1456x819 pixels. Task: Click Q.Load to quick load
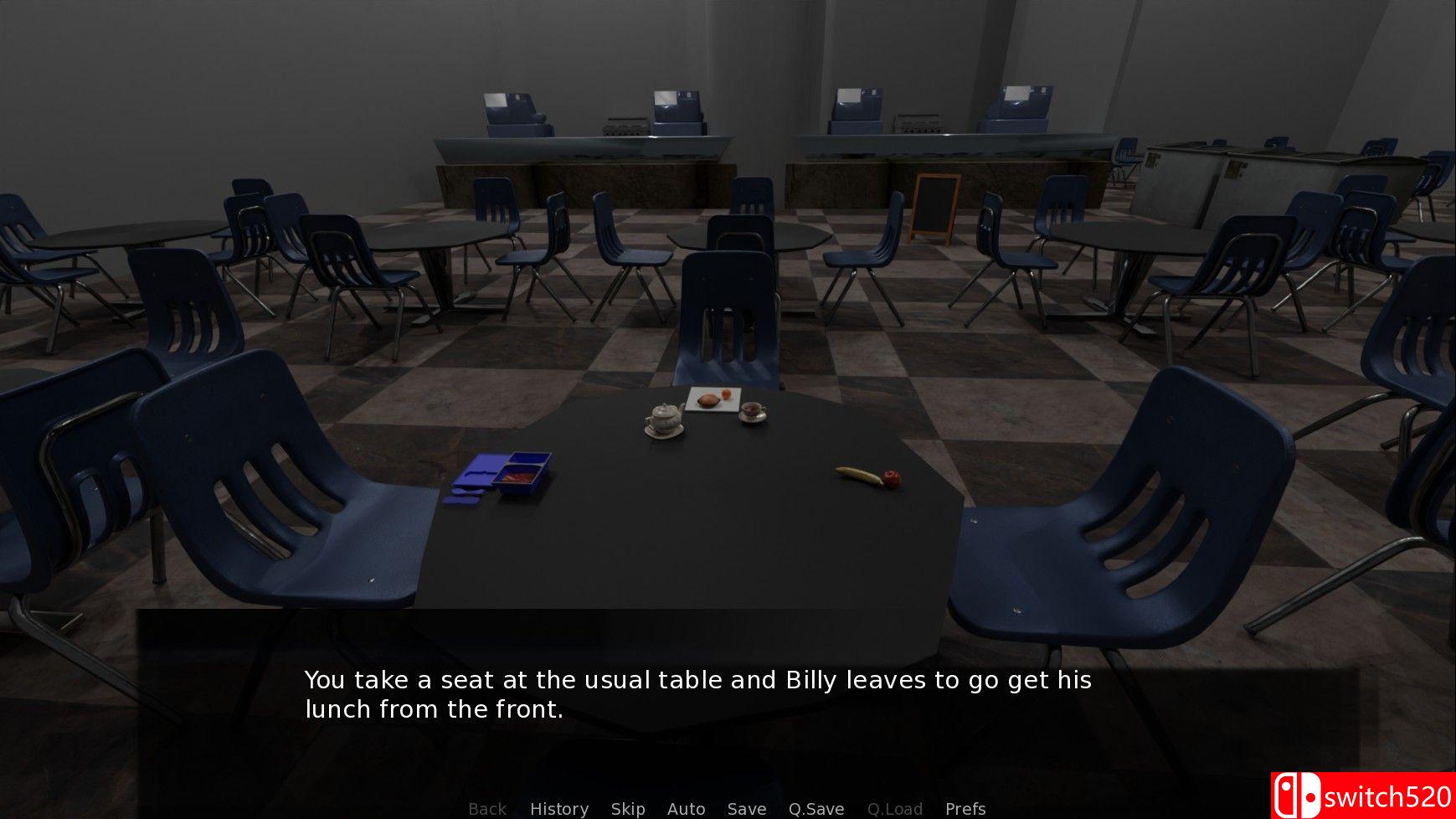[x=895, y=808]
